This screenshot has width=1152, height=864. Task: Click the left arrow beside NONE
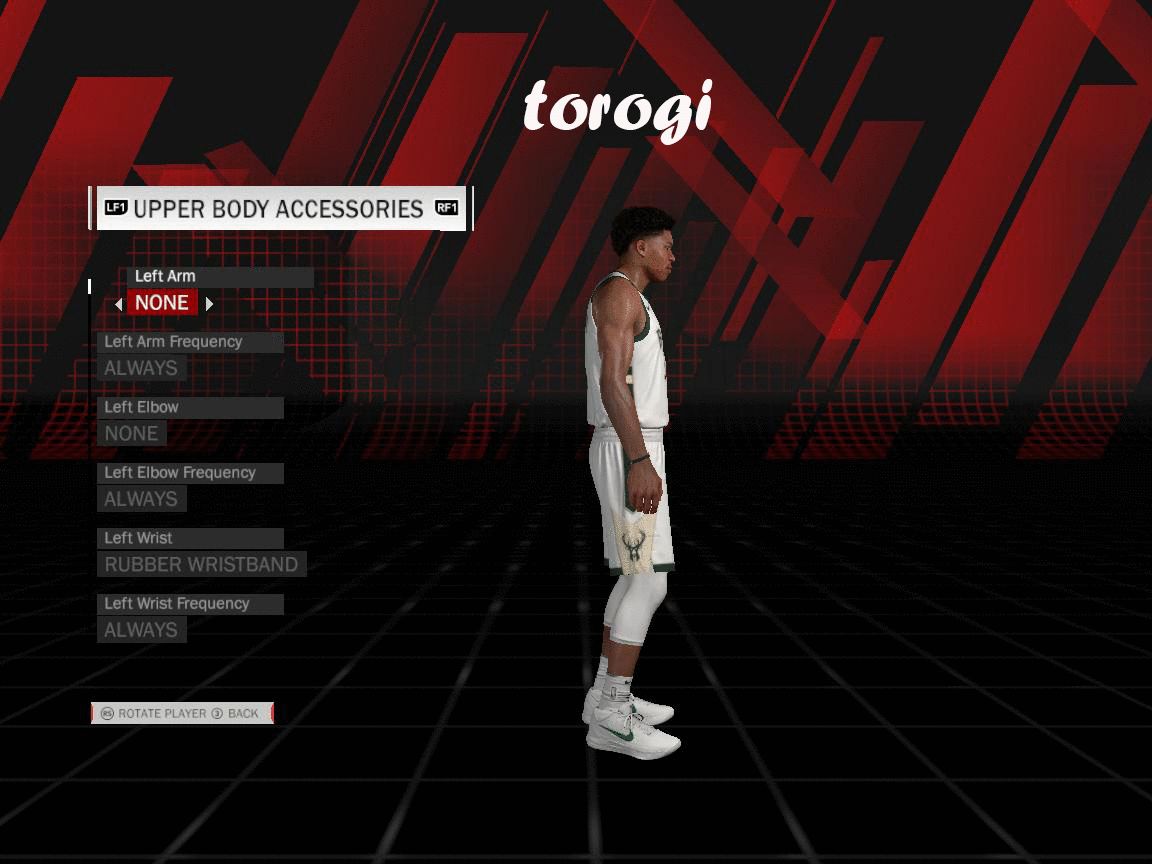[x=119, y=304]
